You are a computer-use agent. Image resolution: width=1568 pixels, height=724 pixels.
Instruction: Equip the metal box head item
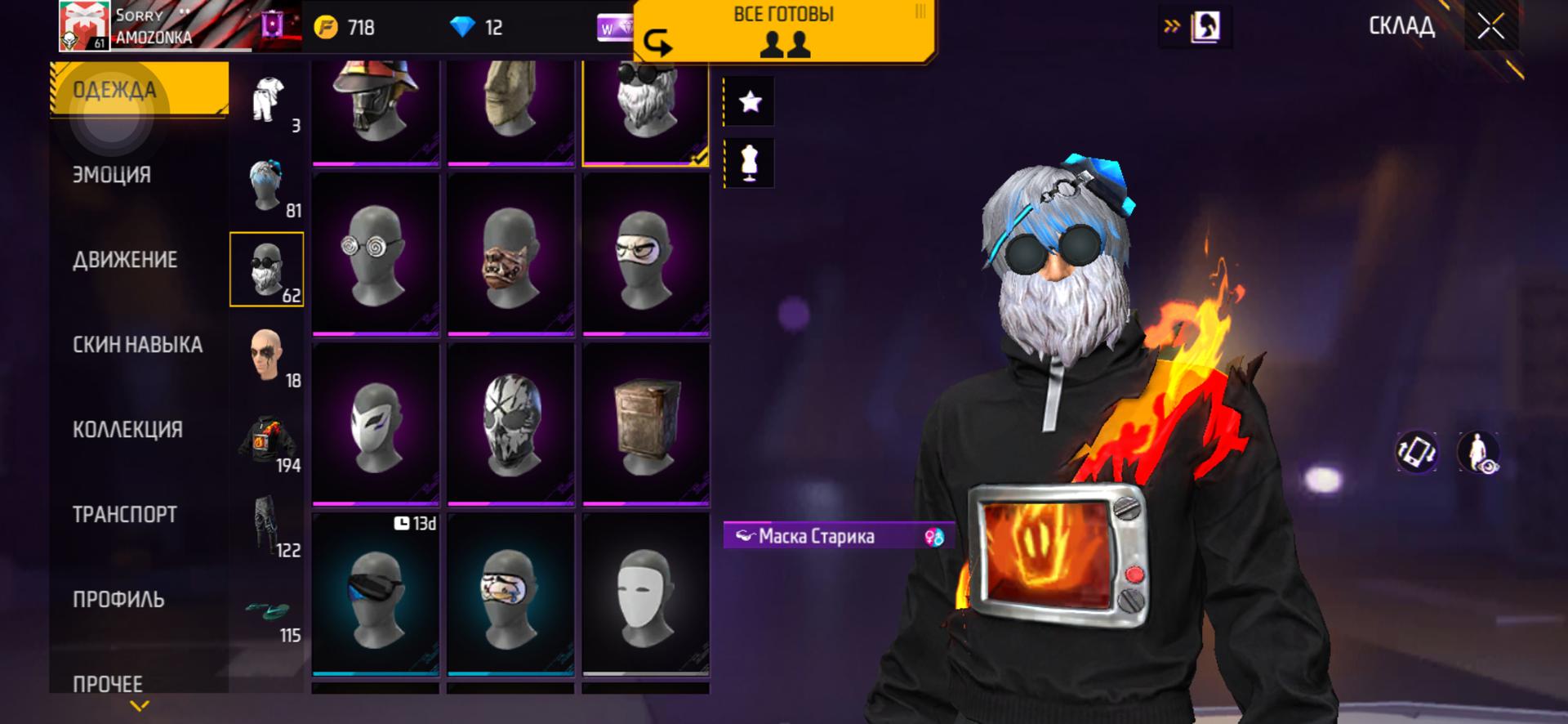[645, 423]
